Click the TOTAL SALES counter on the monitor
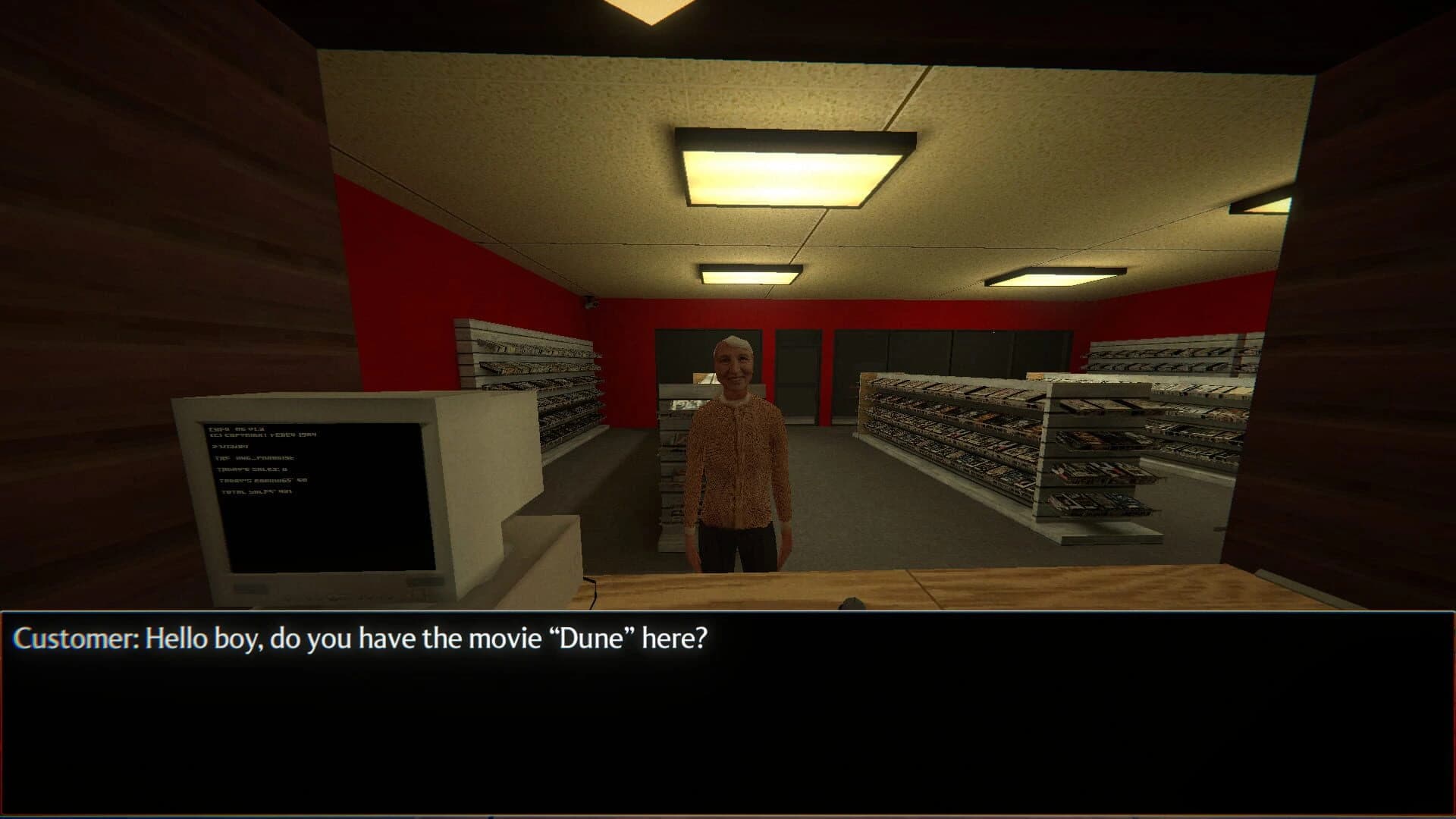Image resolution: width=1456 pixels, height=819 pixels. [257, 491]
